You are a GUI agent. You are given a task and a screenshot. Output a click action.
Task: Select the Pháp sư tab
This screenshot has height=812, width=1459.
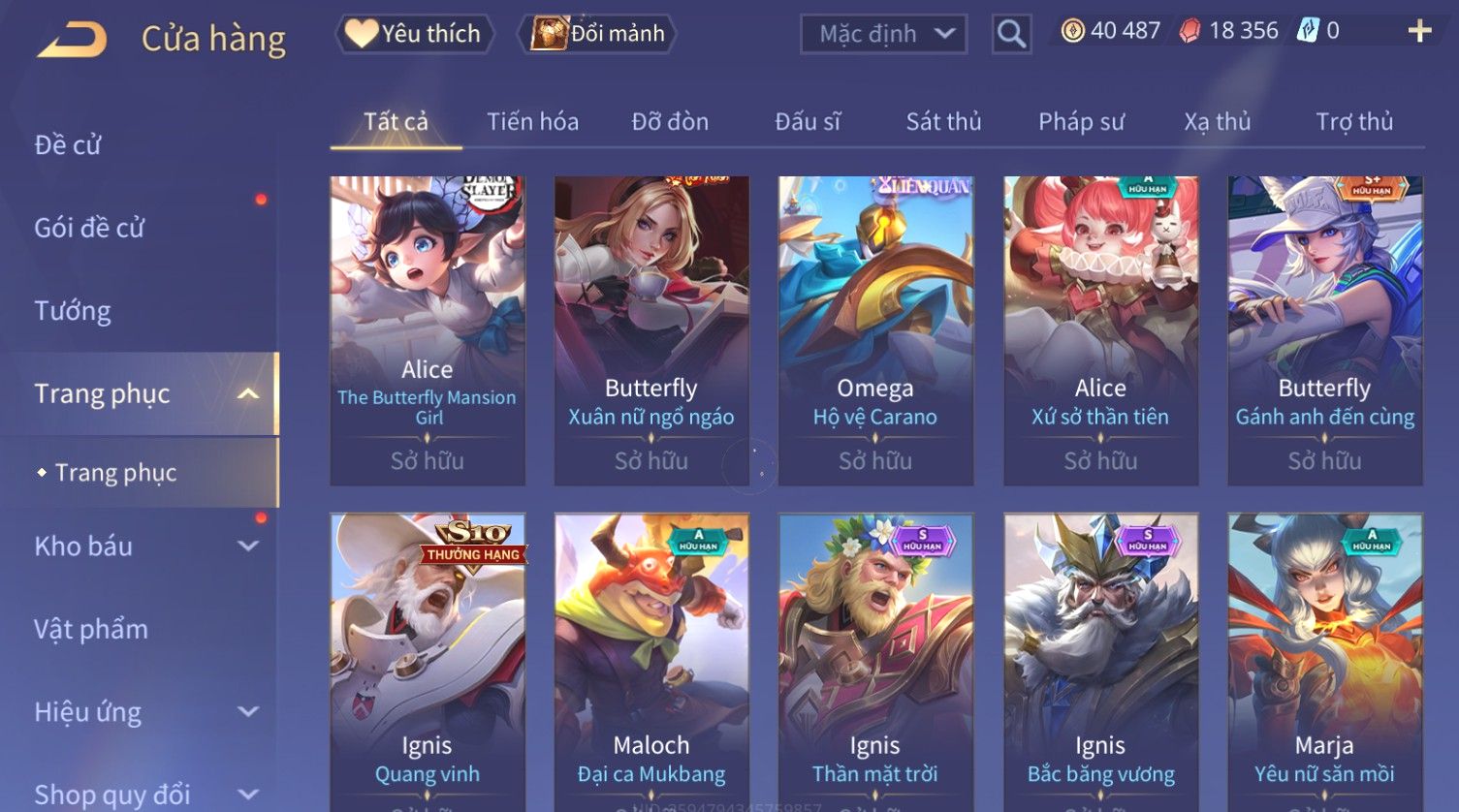pos(1081,122)
